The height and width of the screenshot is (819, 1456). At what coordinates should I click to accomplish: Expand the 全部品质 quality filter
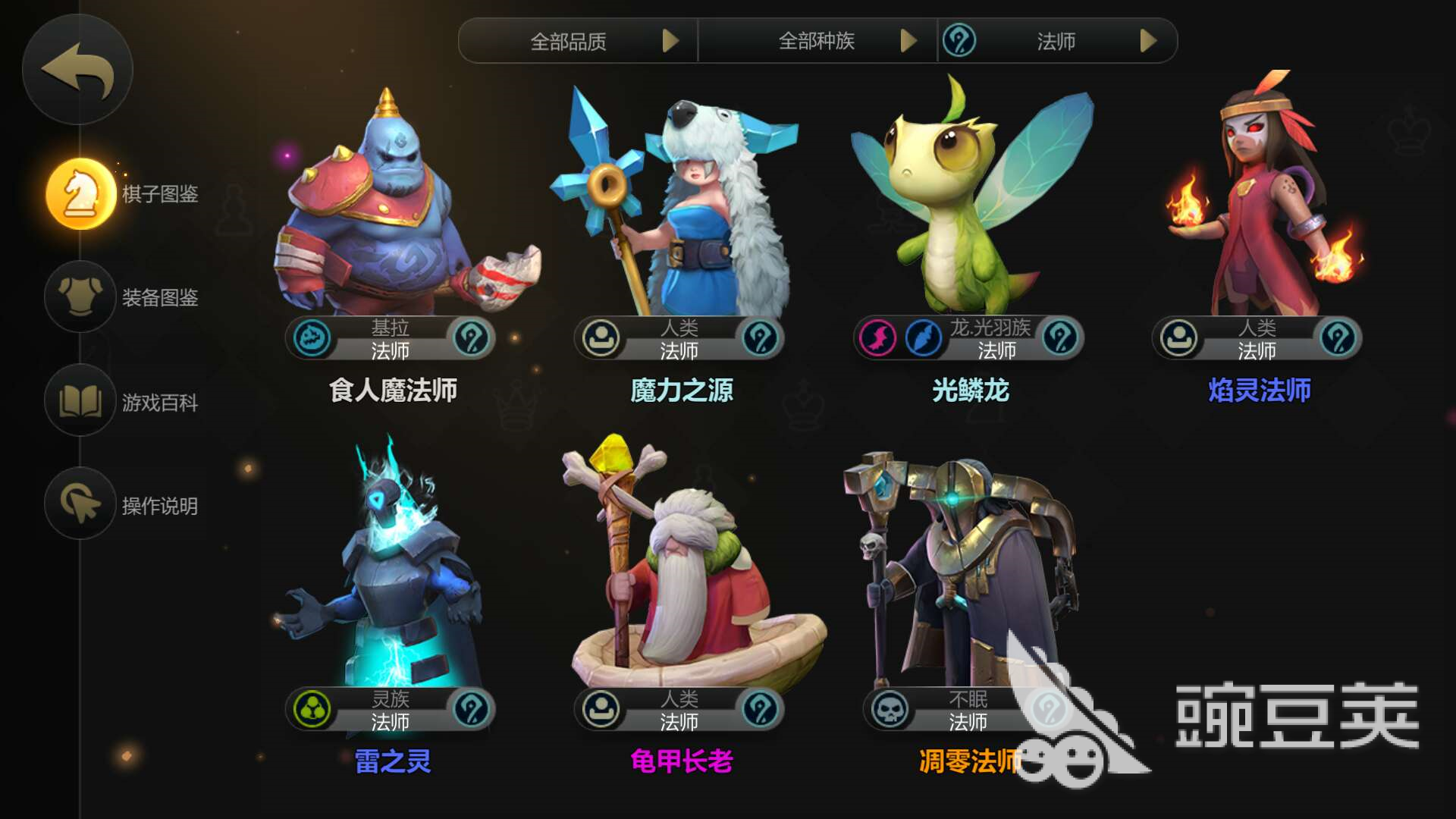pos(578,41)
